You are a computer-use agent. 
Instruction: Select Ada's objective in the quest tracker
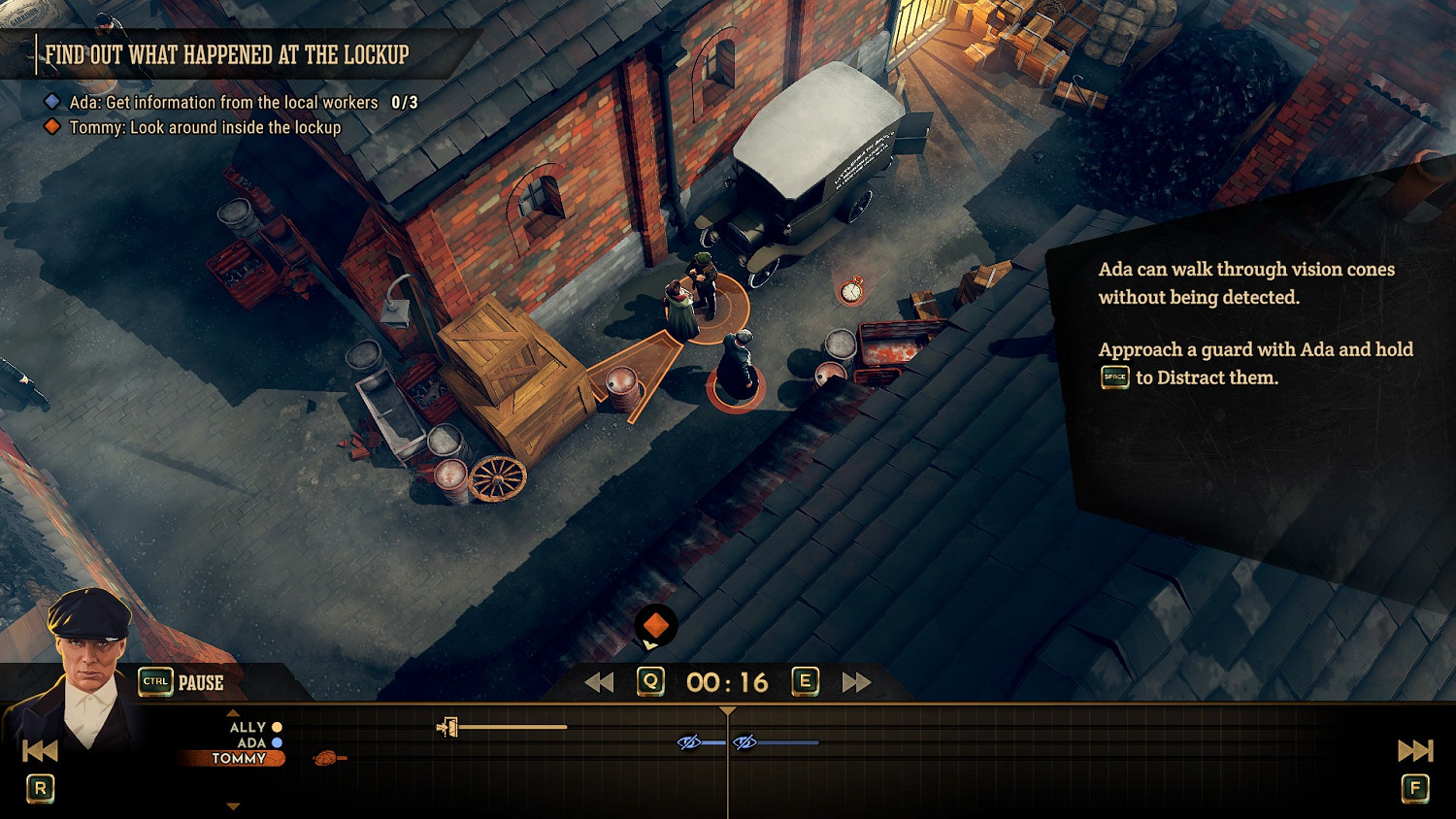coord(223,102)
